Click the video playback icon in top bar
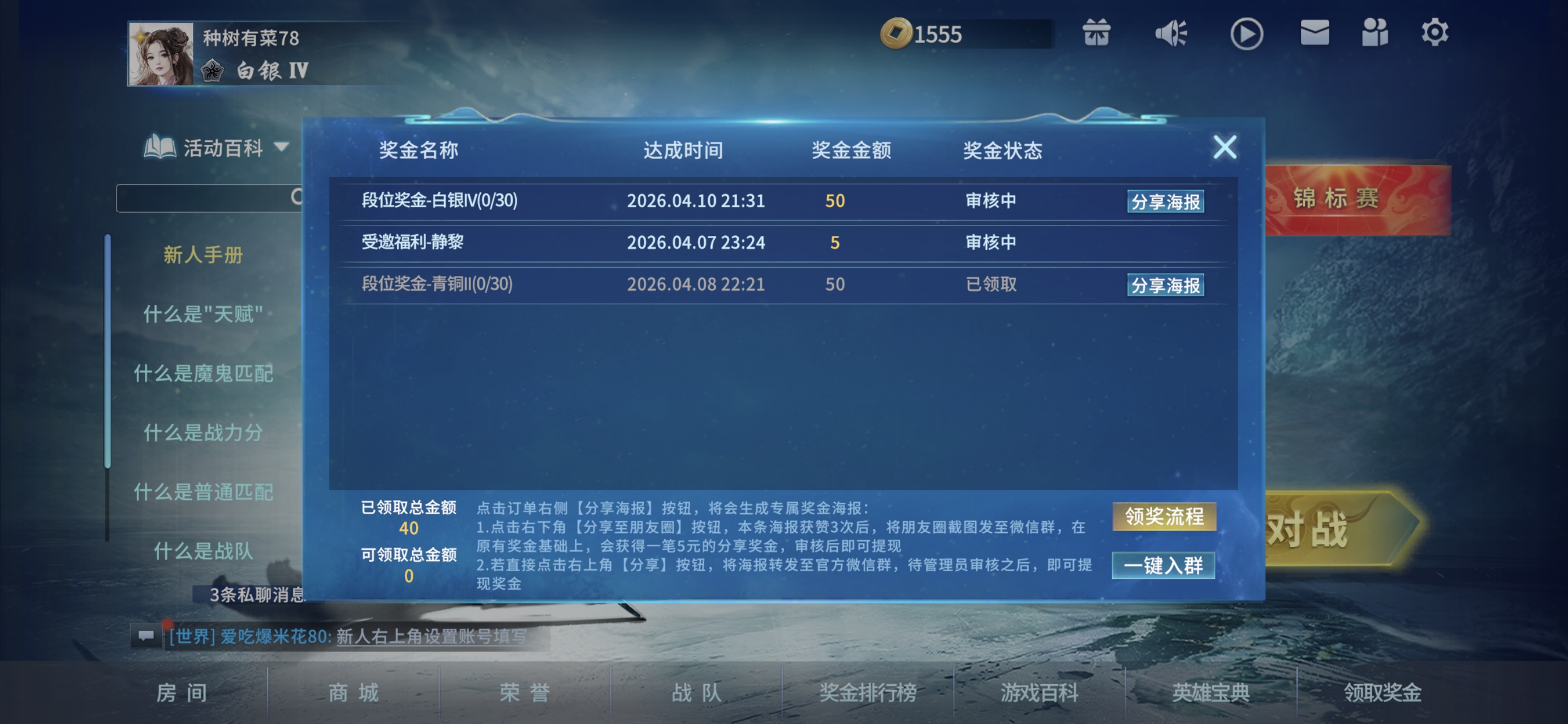Viewport: 1568px width, 724px height. pos(1246,33)
